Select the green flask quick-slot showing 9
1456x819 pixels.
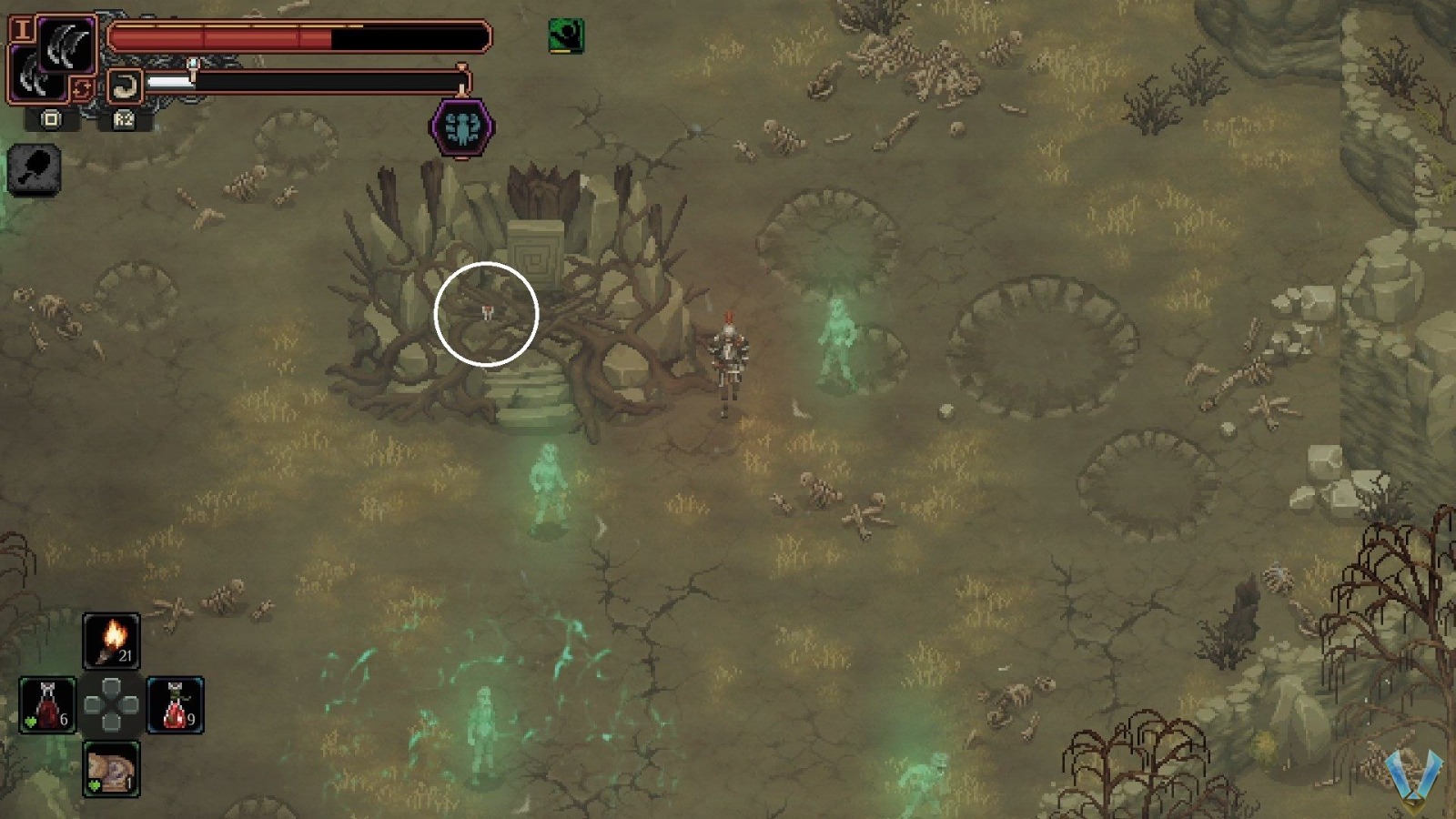click(x=176, y=705)
